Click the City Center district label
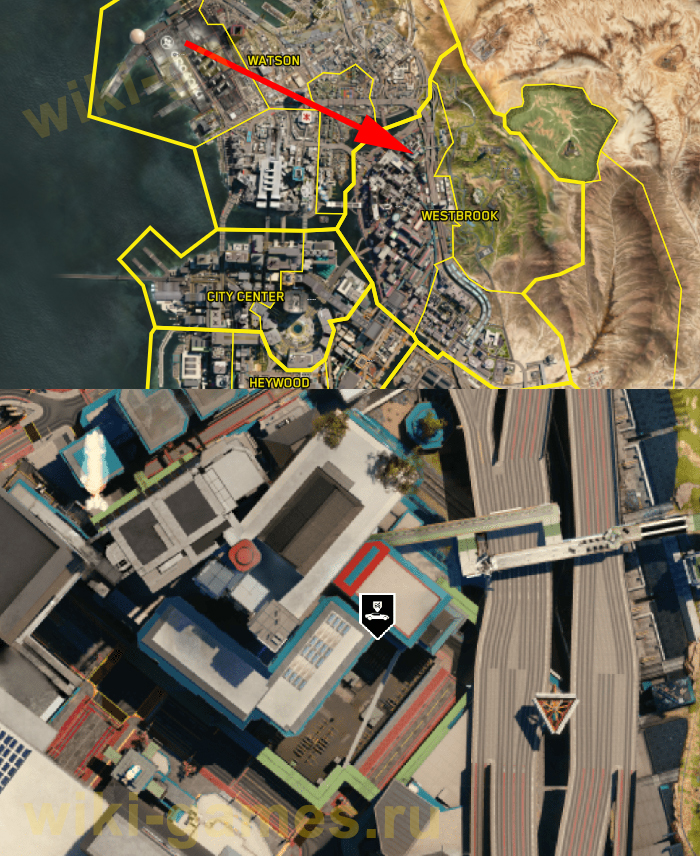 (x=245, y=297)
